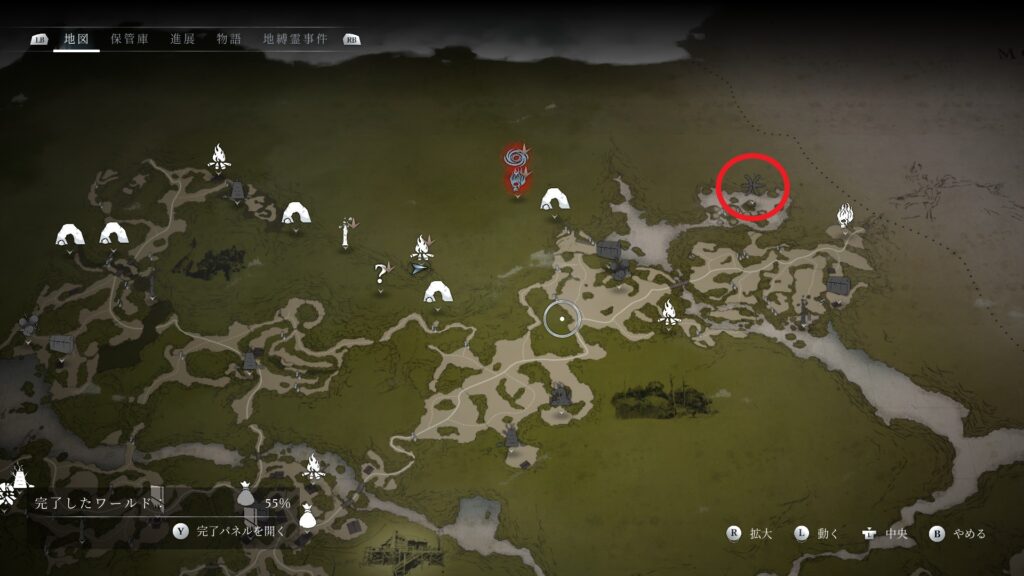
Task: Open the 完了したワールド completion panel
Action: (x=95, y=502)
